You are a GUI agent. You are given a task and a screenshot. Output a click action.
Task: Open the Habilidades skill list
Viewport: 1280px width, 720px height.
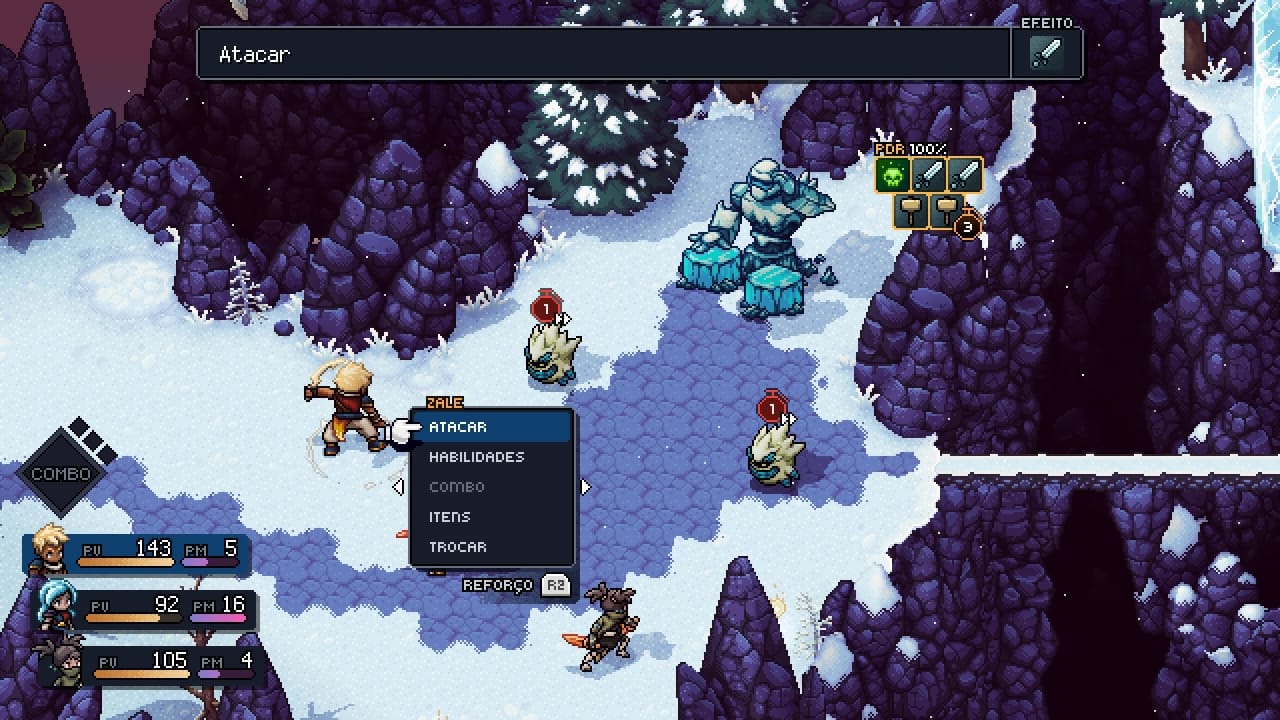(x=490, y=457)
